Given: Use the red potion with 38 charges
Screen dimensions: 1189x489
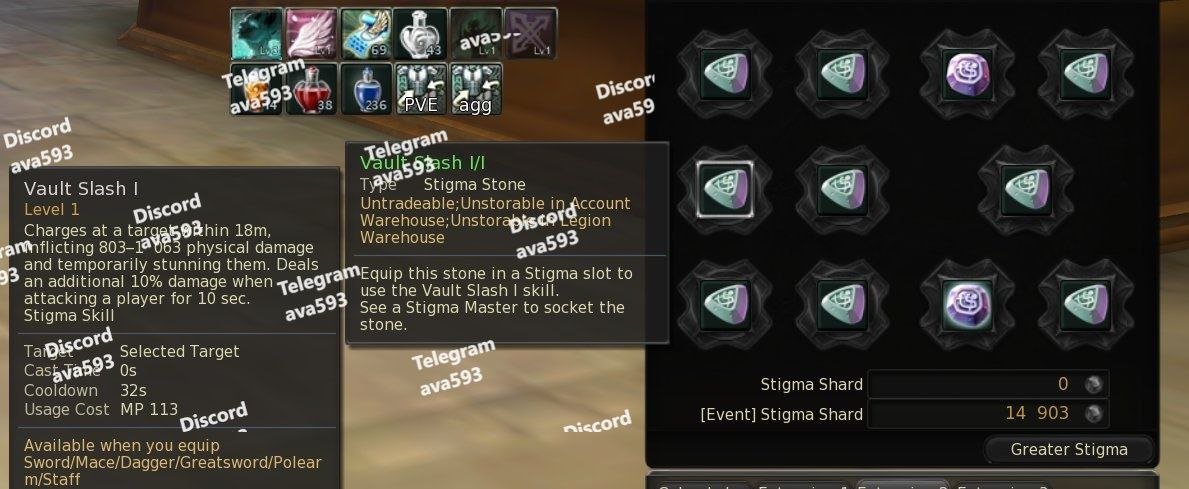Looking at the screenshot, I should (x=311, y=89).
